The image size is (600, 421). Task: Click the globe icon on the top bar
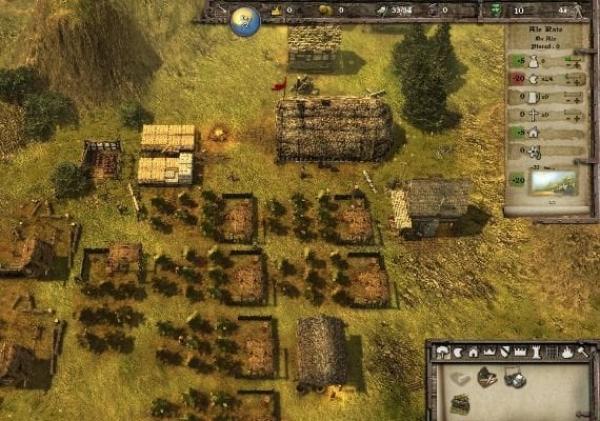click(x=245, y=21)
